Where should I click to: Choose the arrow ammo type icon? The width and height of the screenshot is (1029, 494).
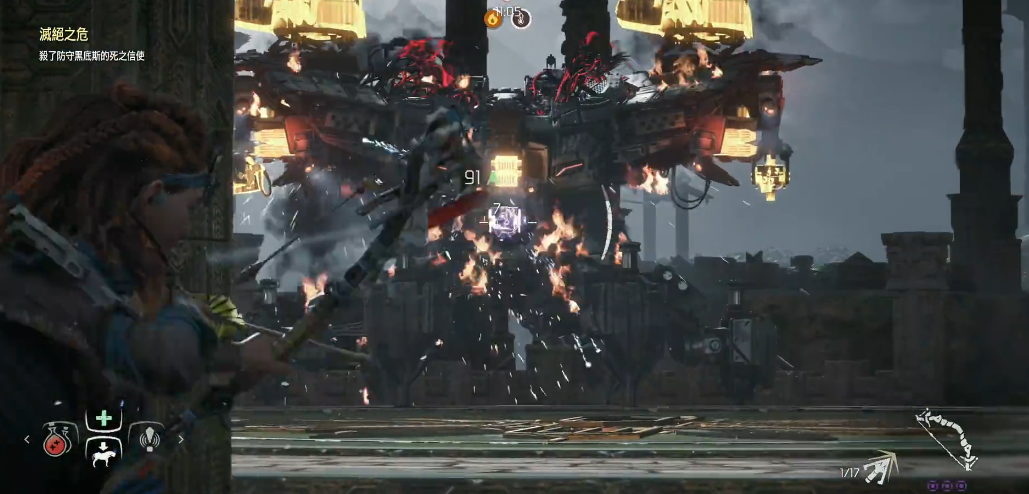coord(880,466)
